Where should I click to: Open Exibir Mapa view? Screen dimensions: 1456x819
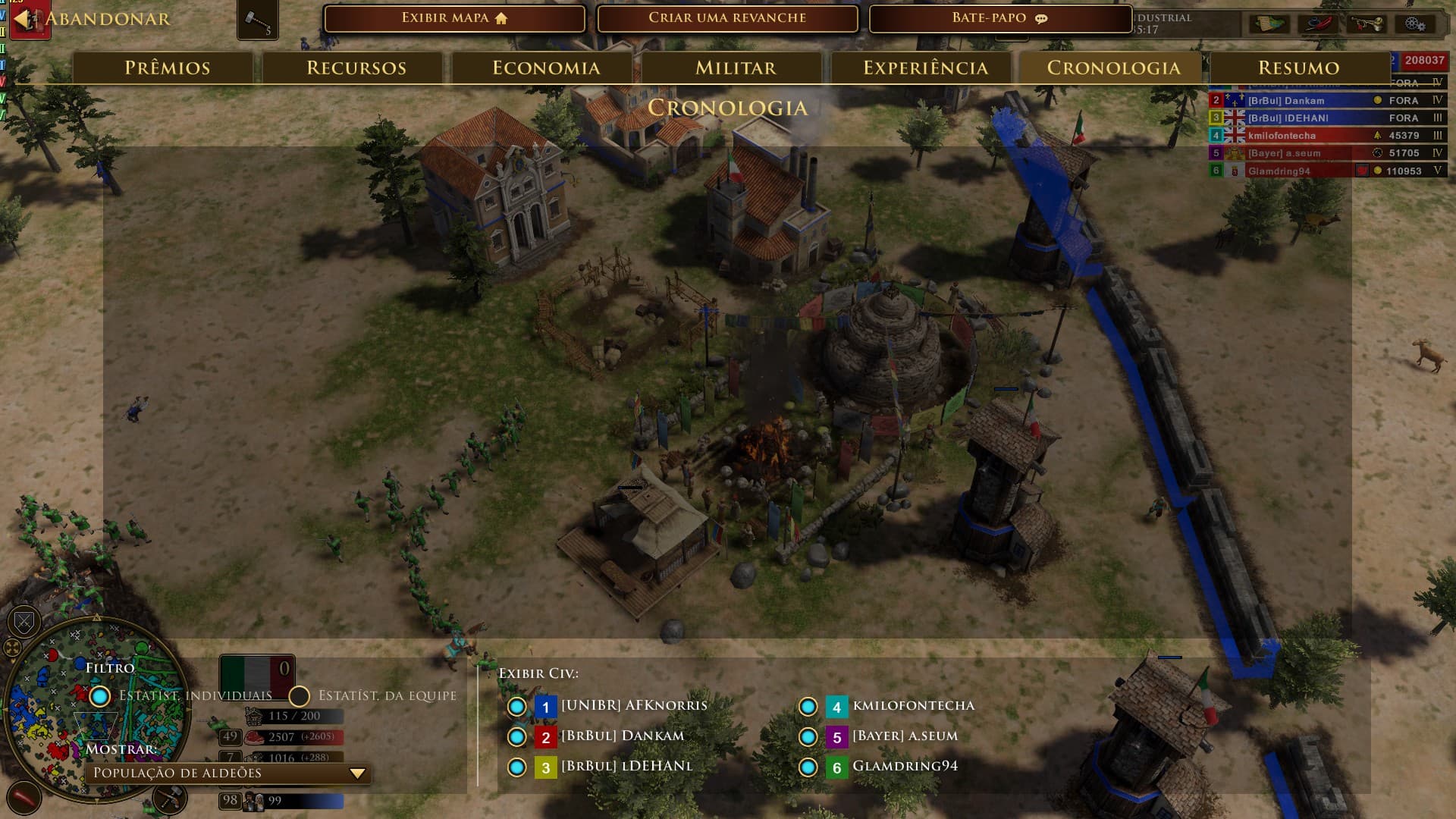tap(454, 18)
